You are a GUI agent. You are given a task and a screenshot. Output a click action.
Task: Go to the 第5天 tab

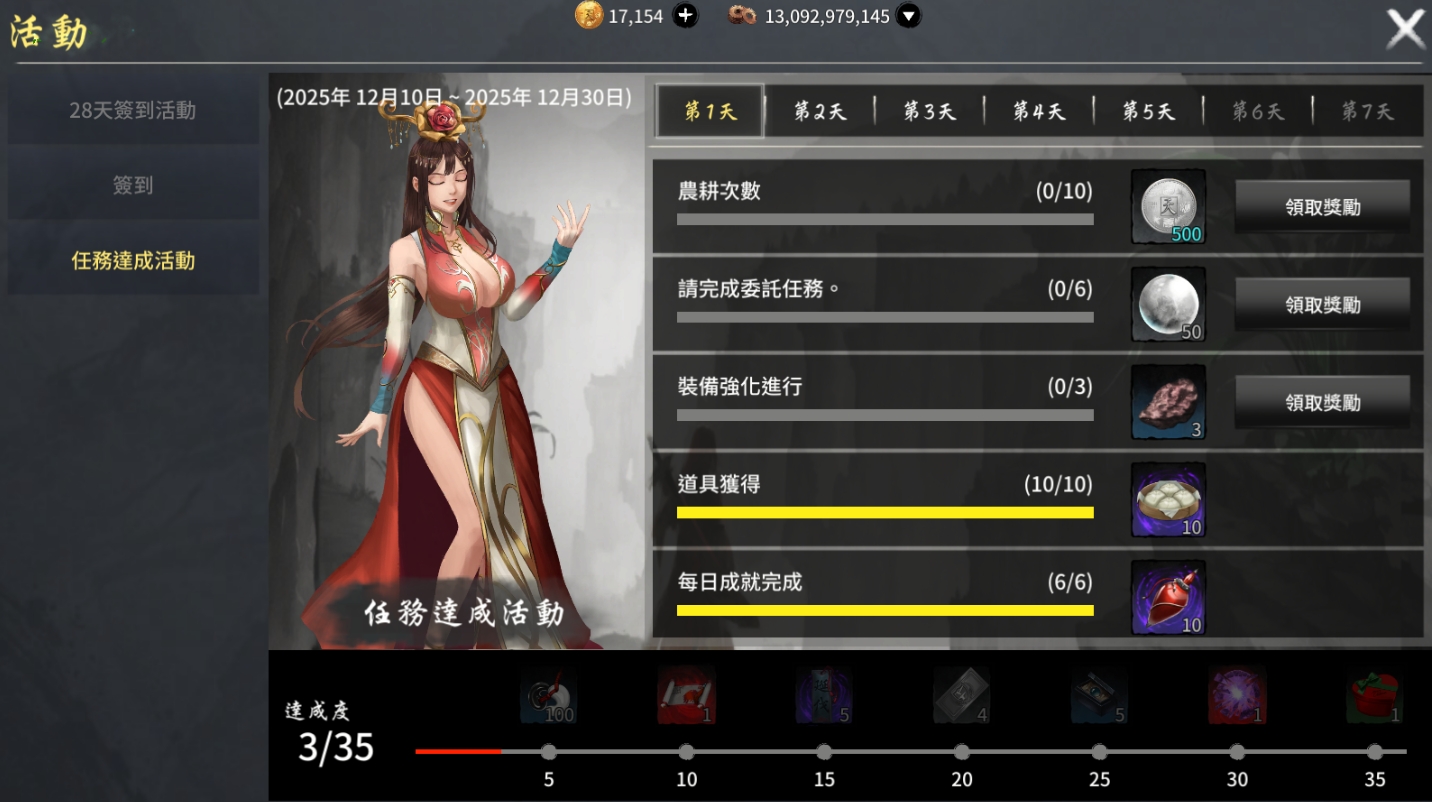(x=1148, y=111)
